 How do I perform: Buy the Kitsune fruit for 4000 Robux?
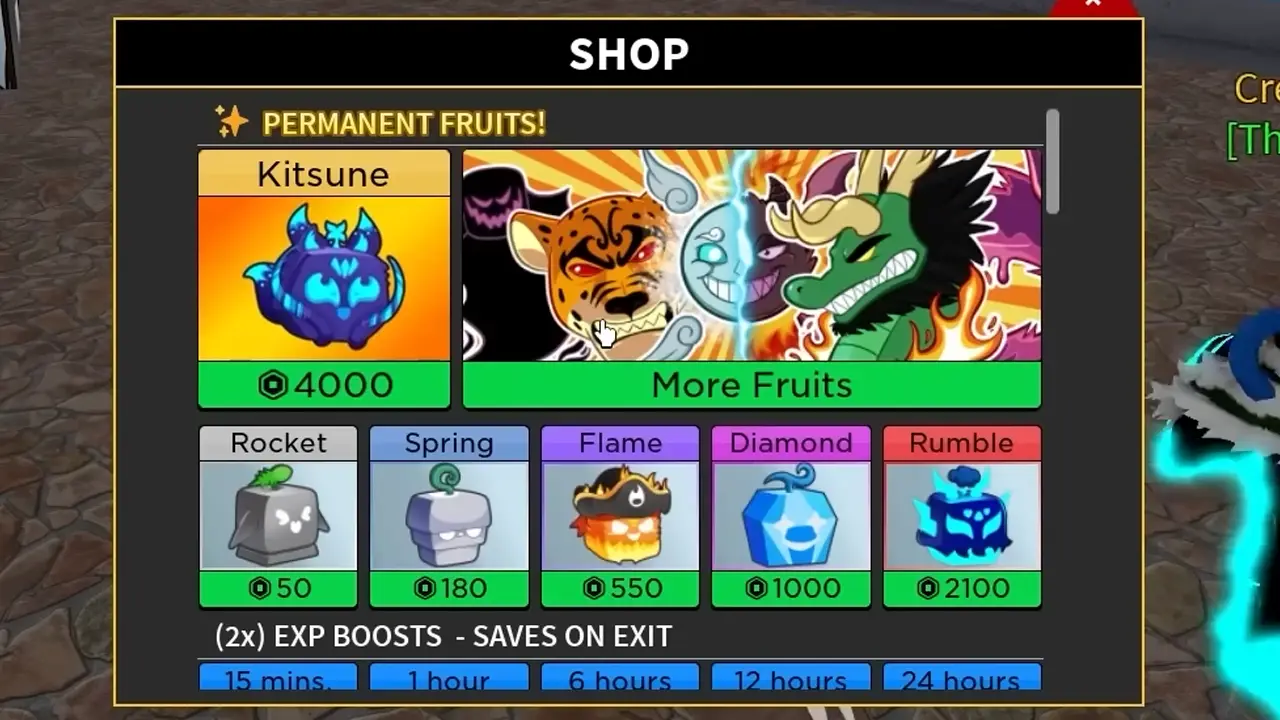click(323, 384)
